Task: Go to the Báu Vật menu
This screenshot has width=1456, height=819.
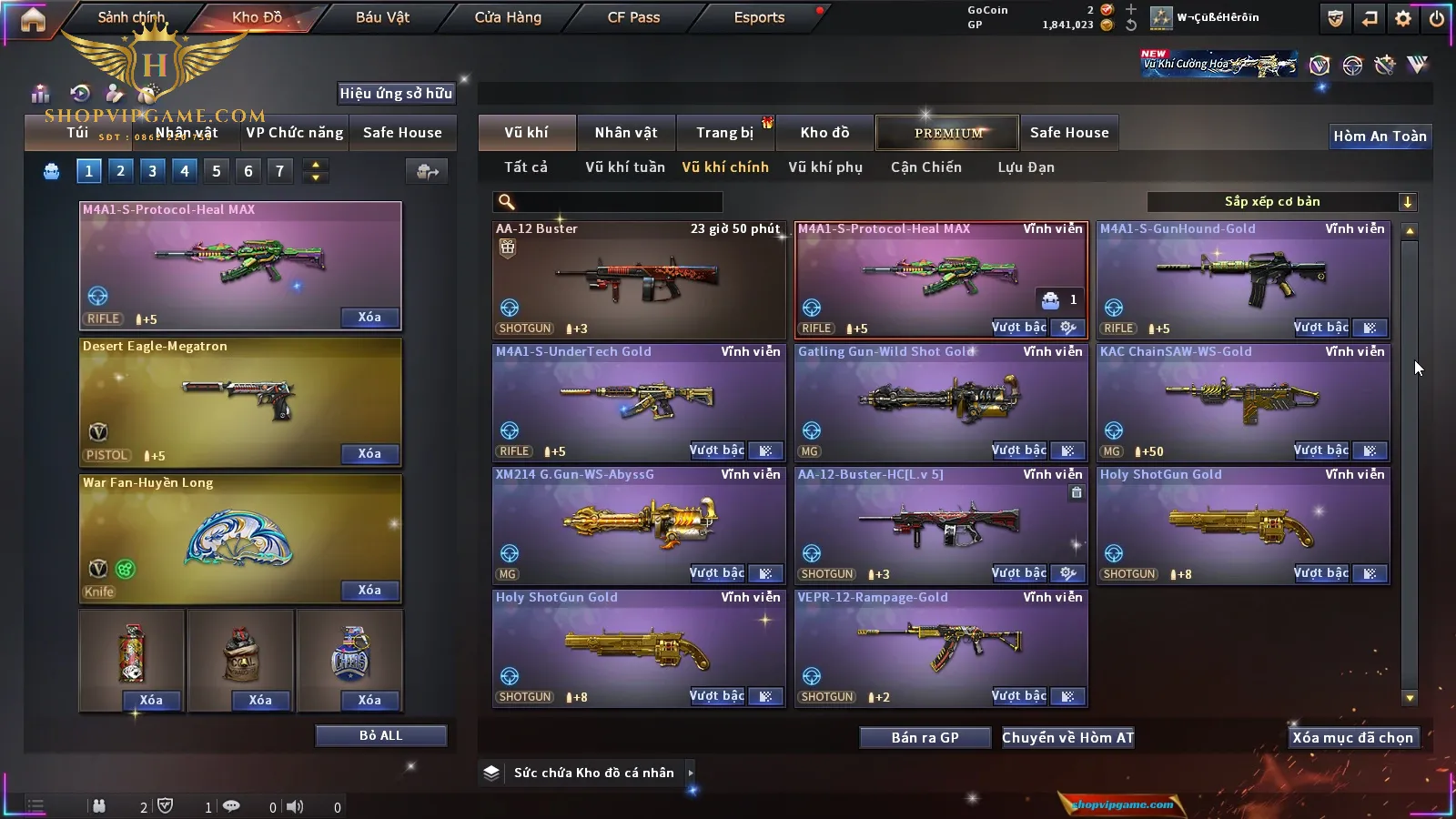Action: 382,17
